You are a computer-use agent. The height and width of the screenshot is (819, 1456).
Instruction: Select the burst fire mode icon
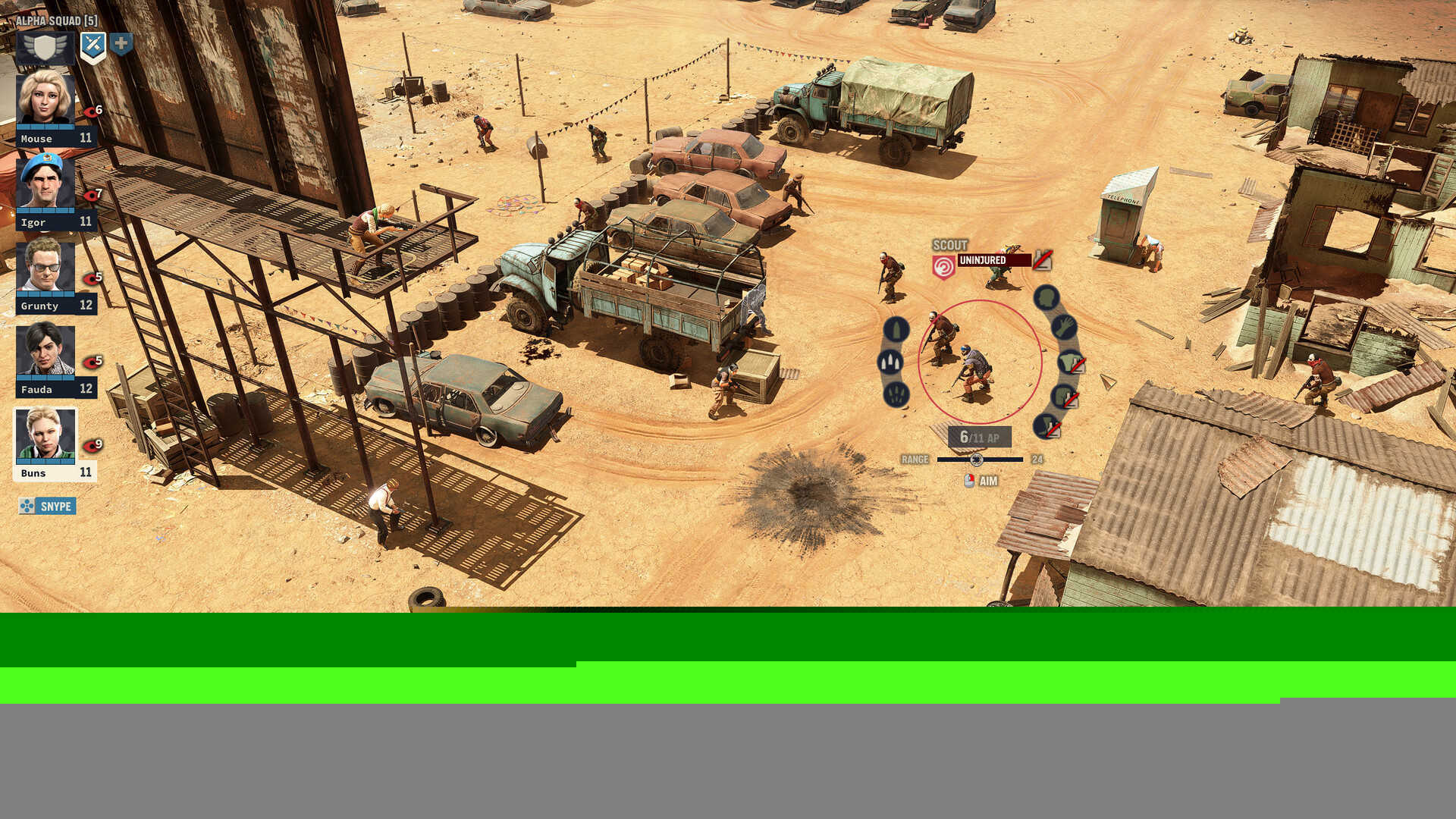pos(889,360)
